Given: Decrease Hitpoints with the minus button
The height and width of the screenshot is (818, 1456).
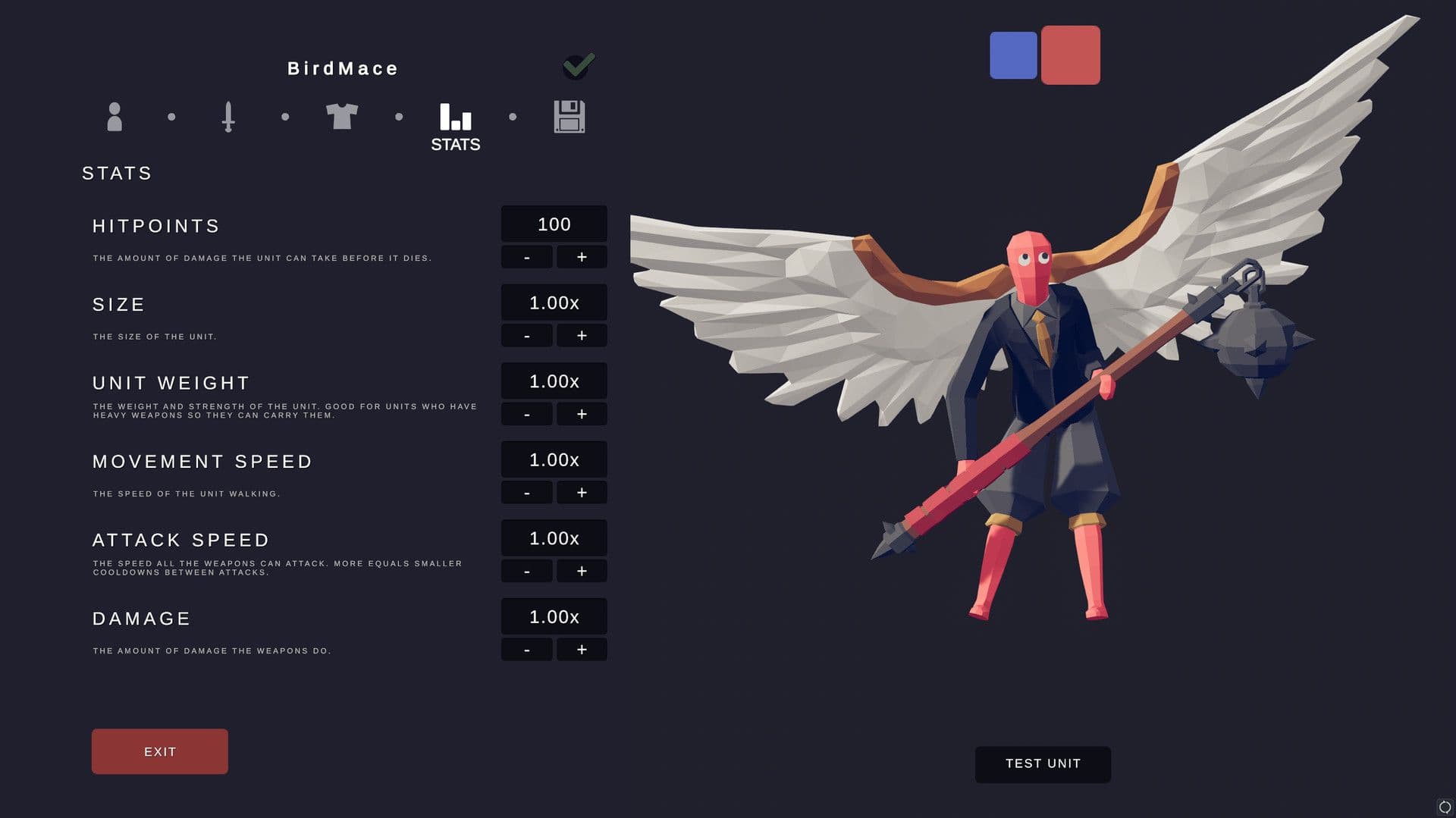Looking at the screenshot, I should pos(526,256).
